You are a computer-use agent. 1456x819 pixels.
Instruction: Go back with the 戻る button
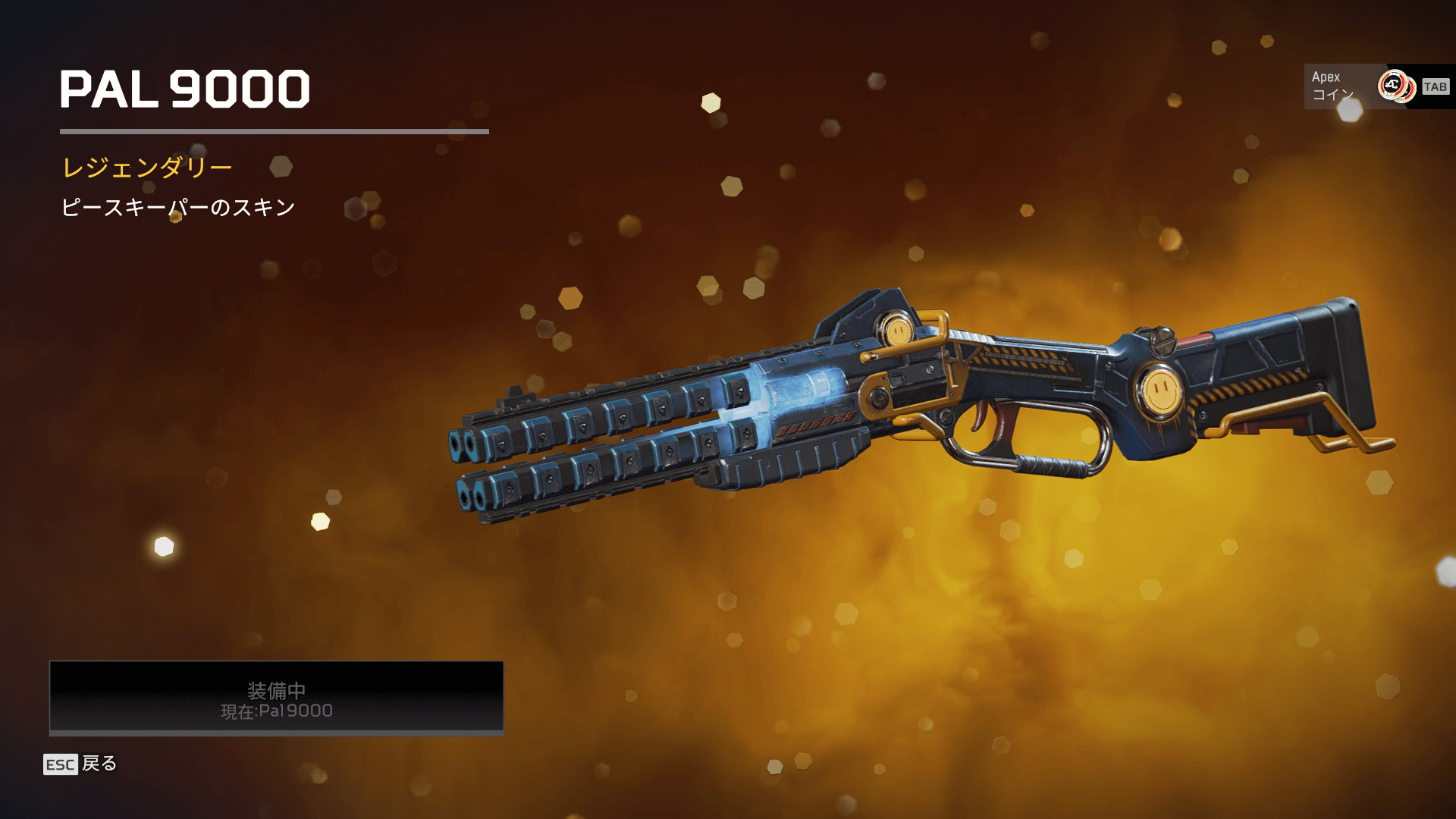coord(80,764)
